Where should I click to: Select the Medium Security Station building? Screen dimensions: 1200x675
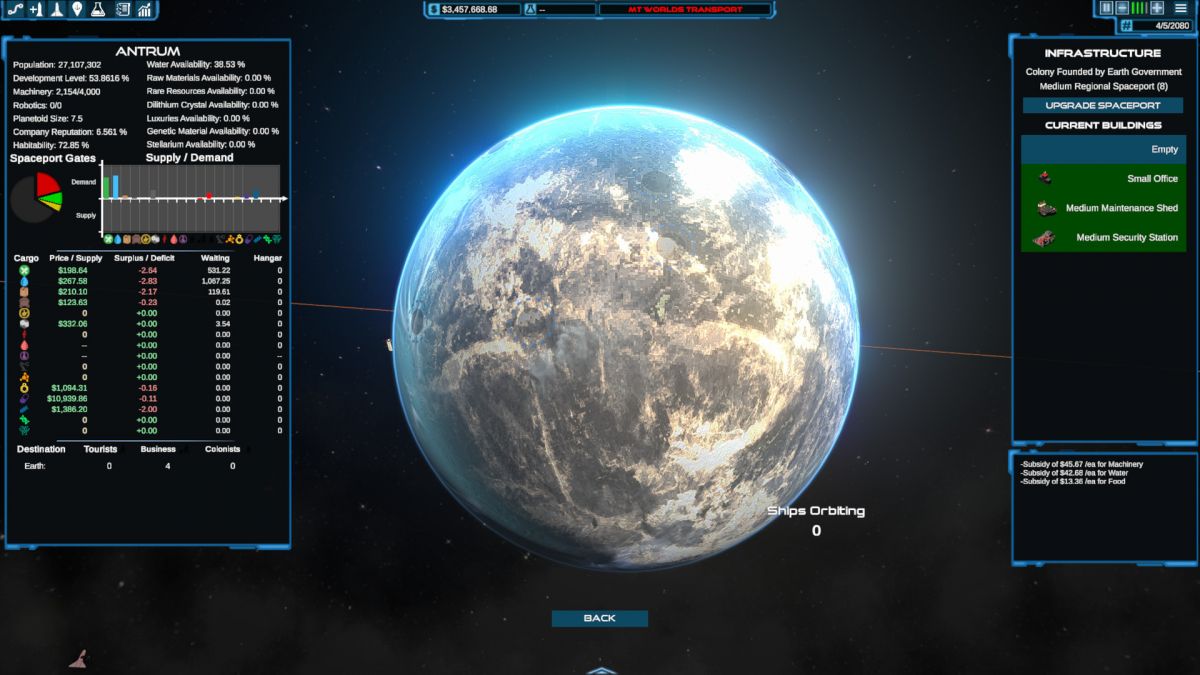point(1102,238)
